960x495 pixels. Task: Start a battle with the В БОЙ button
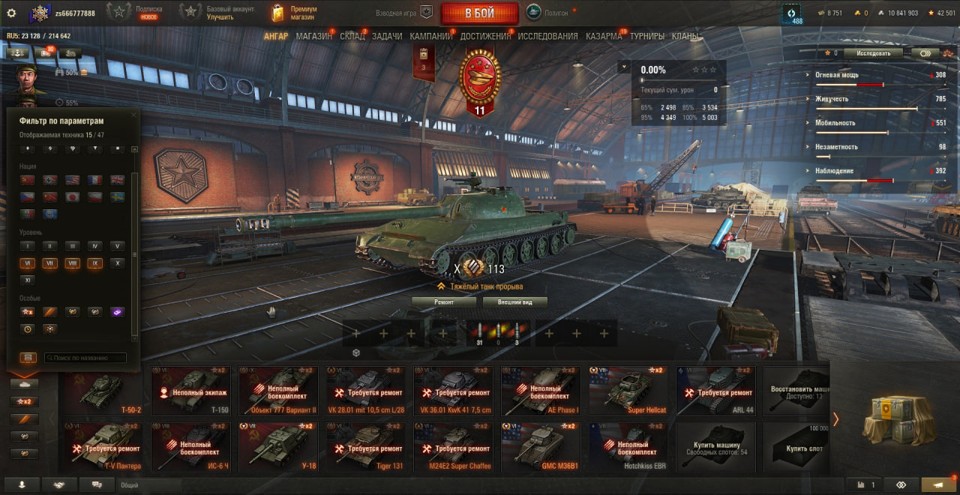(x=479, y=13)
